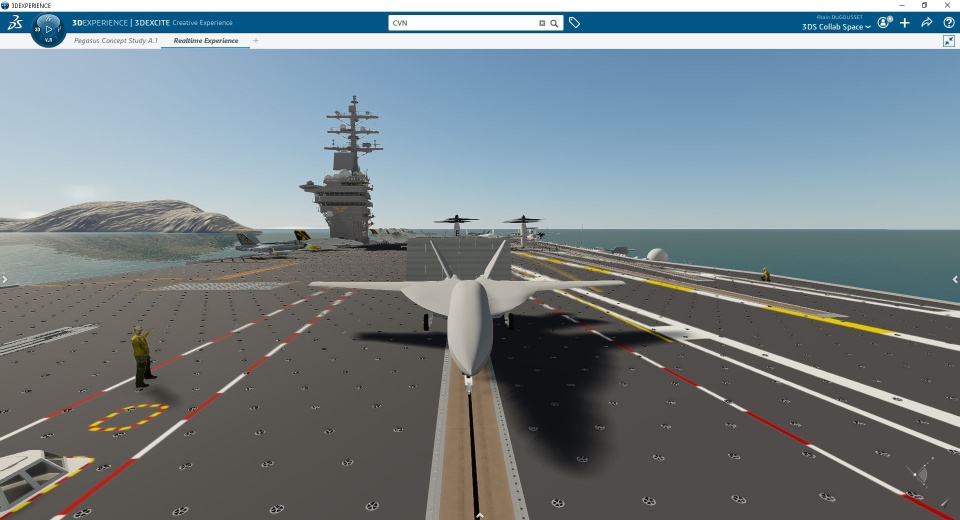
Task: Clear the search box text
Action: (542, 22)
